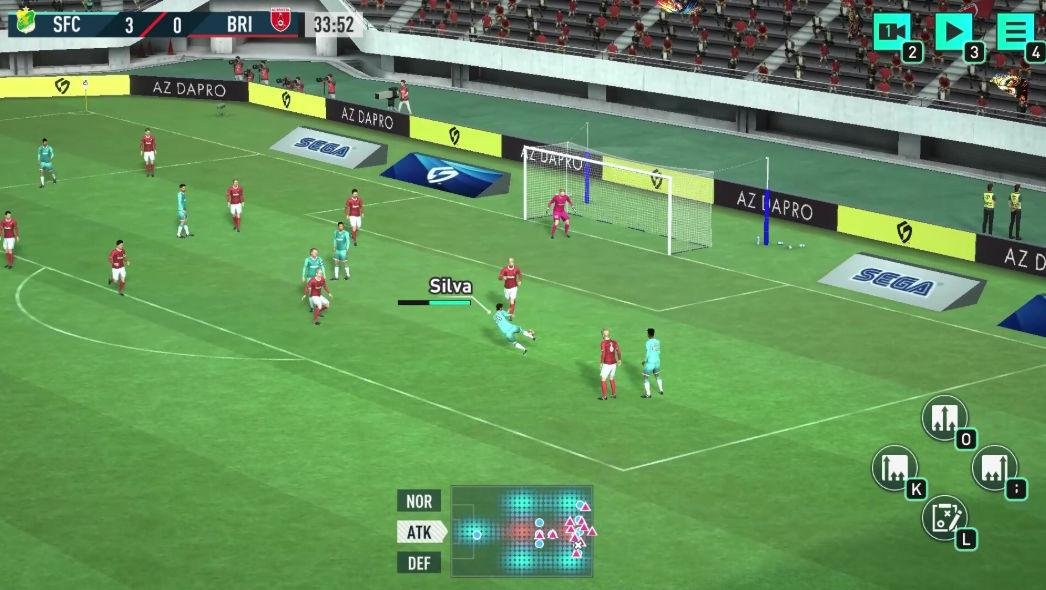Choose the ATK attacking mode
This screenshot has height=590, width=1046.
coord(420,532)
